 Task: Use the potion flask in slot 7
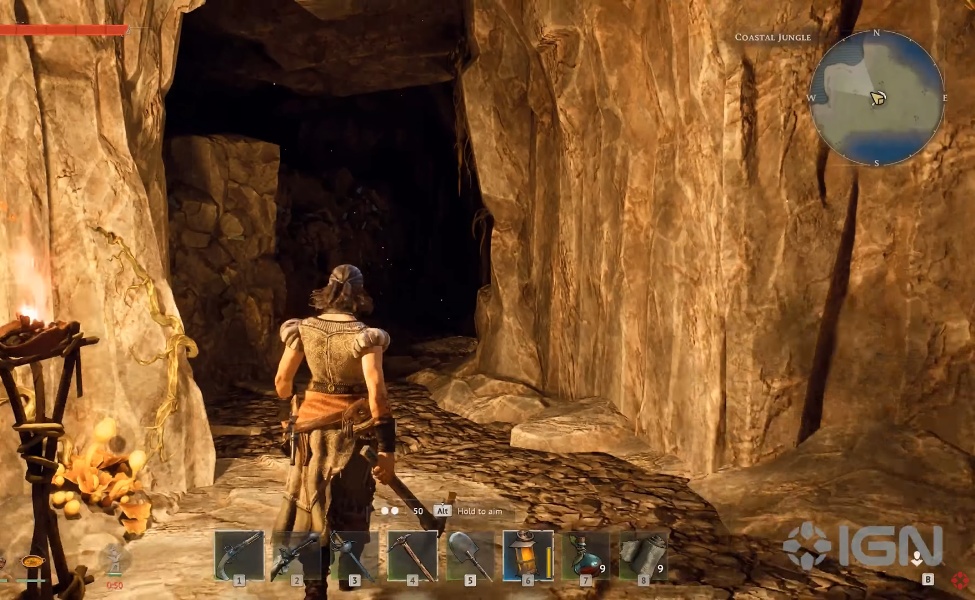(585, 555)
